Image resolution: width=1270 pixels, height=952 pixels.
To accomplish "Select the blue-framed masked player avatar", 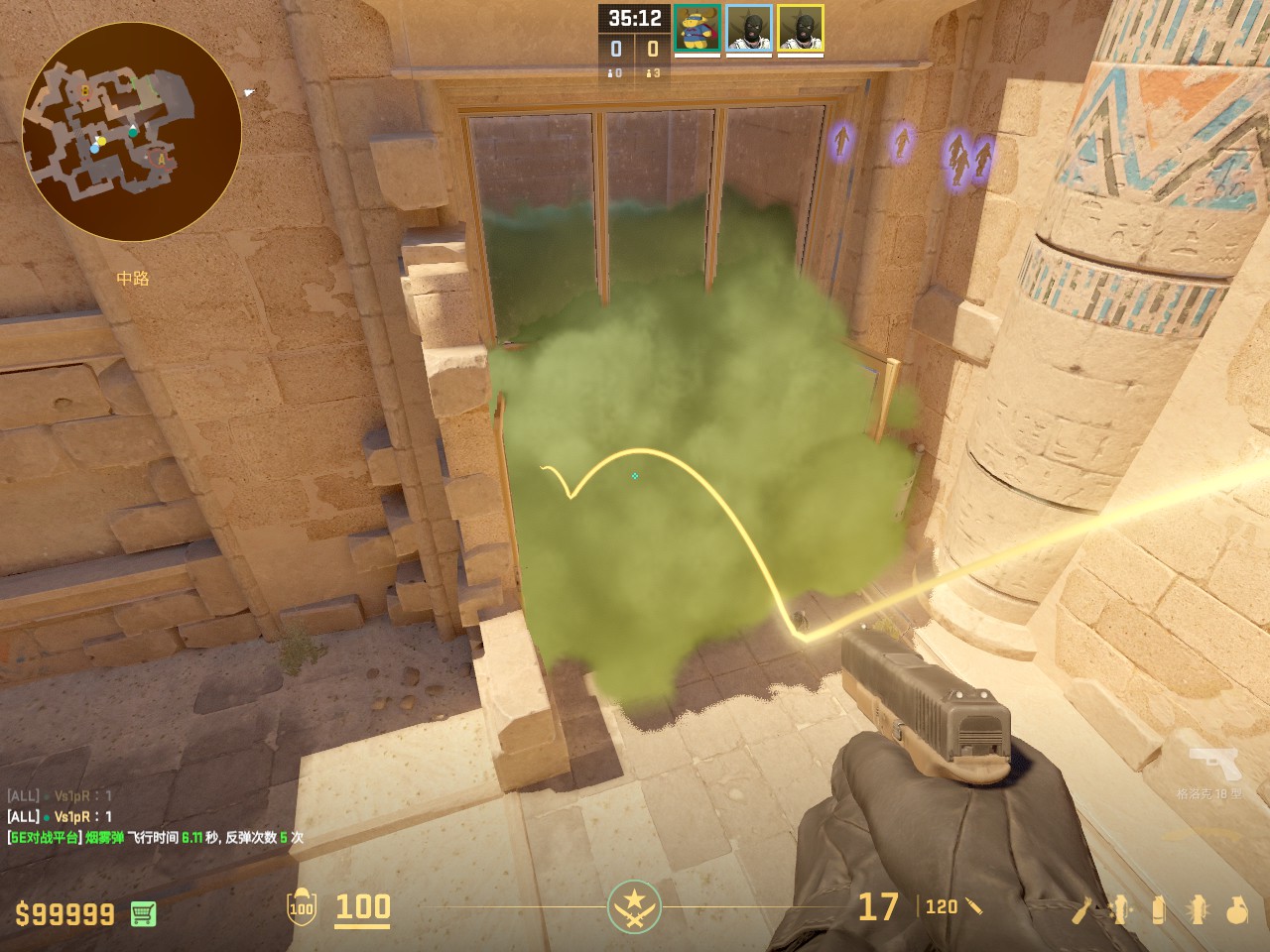I will (x=749, y=29).
